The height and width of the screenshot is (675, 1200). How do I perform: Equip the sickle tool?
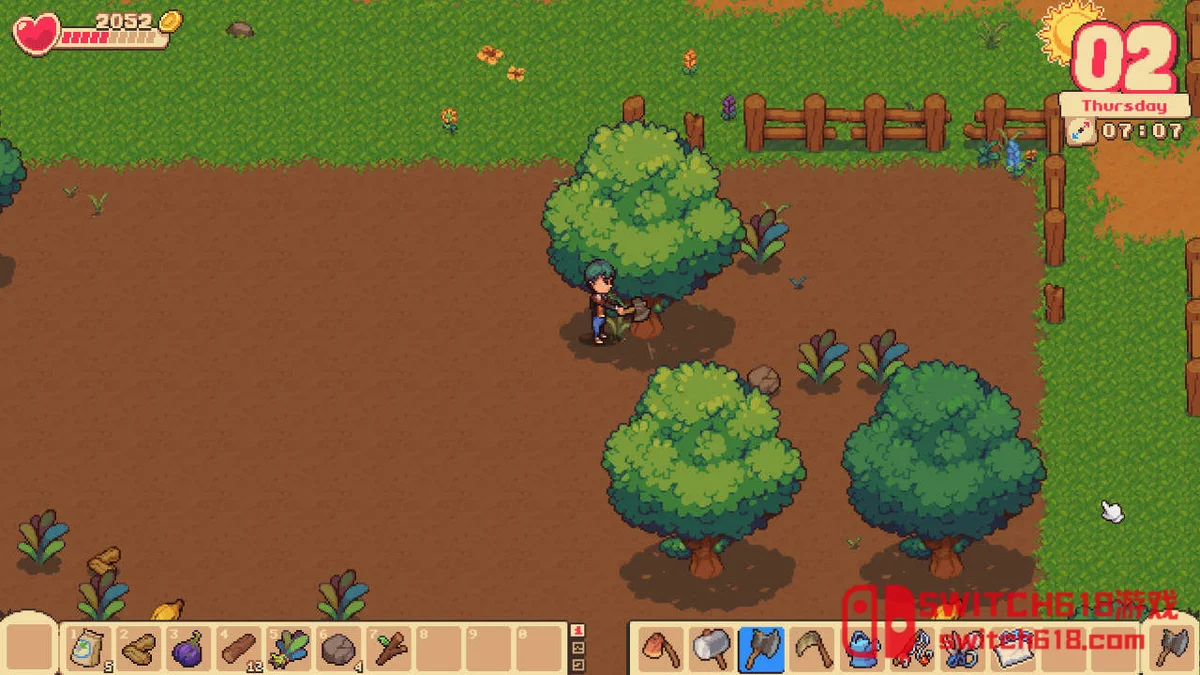coord(811,649)
